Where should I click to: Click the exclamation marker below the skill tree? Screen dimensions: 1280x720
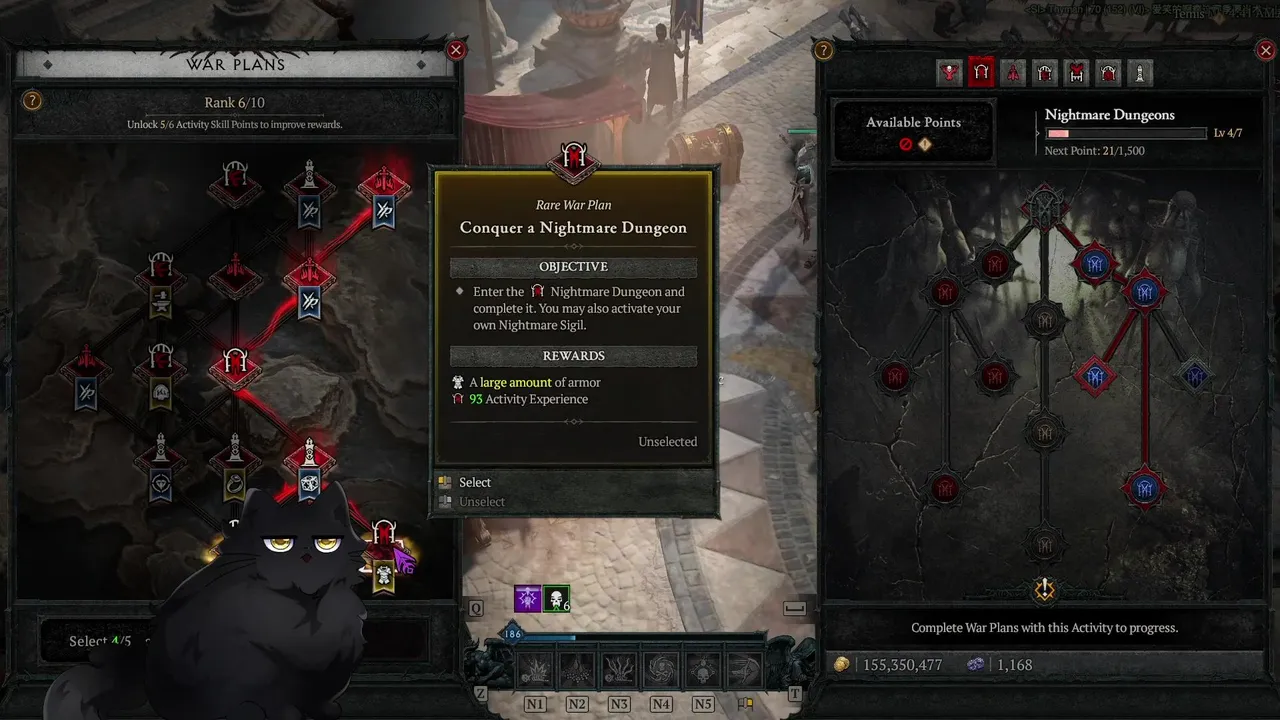tap(1044, 590)
